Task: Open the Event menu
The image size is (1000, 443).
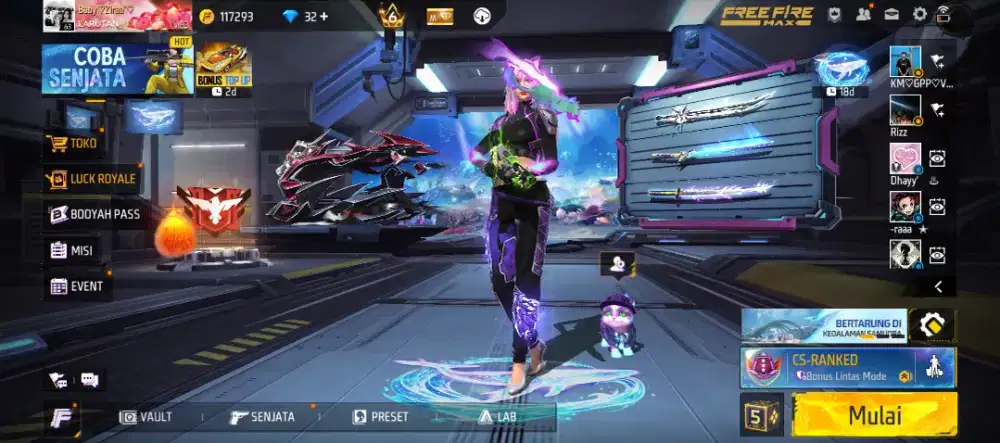Action: 77,286
